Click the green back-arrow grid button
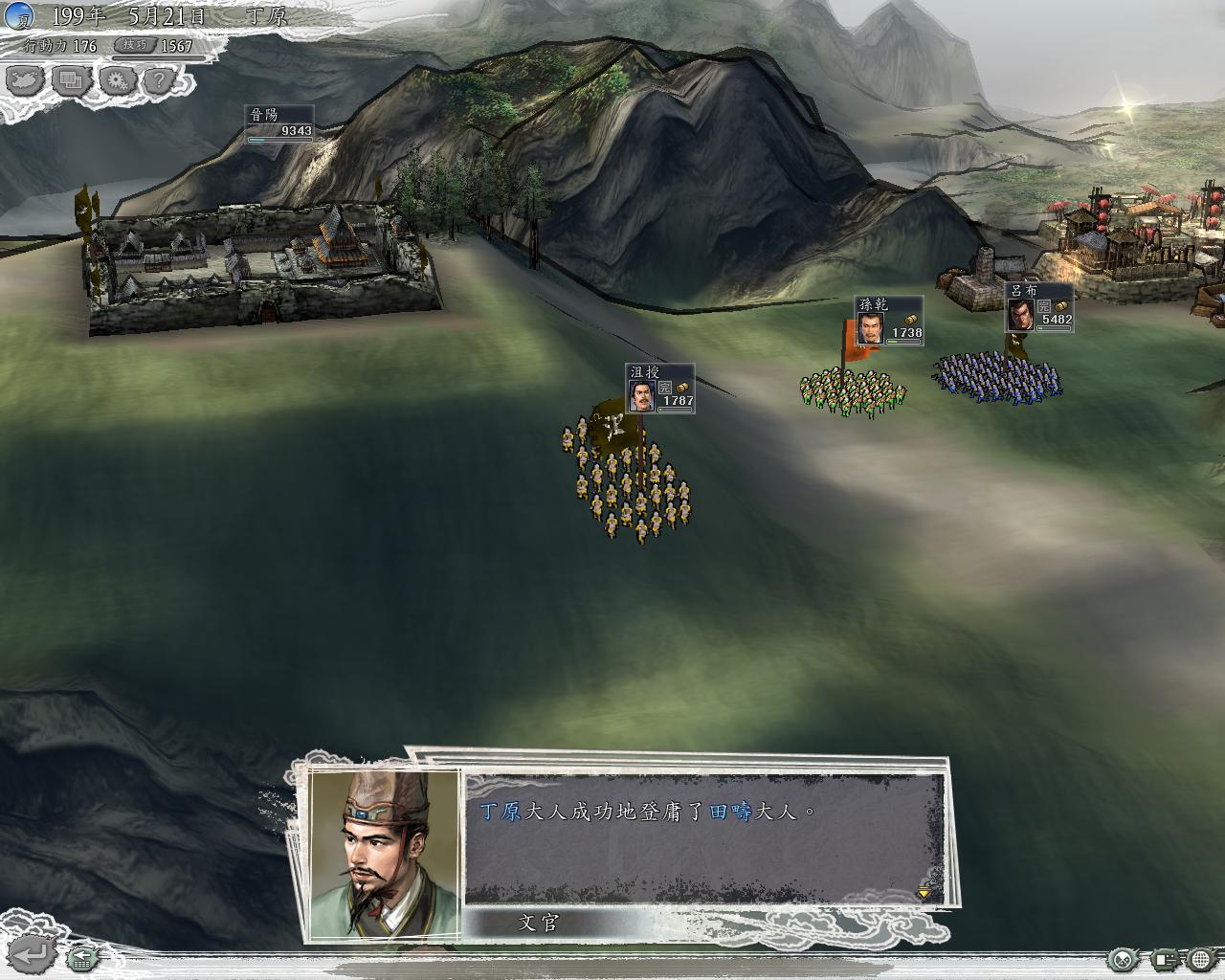This screenshot has height=980, width=1225. pos(82,955)
